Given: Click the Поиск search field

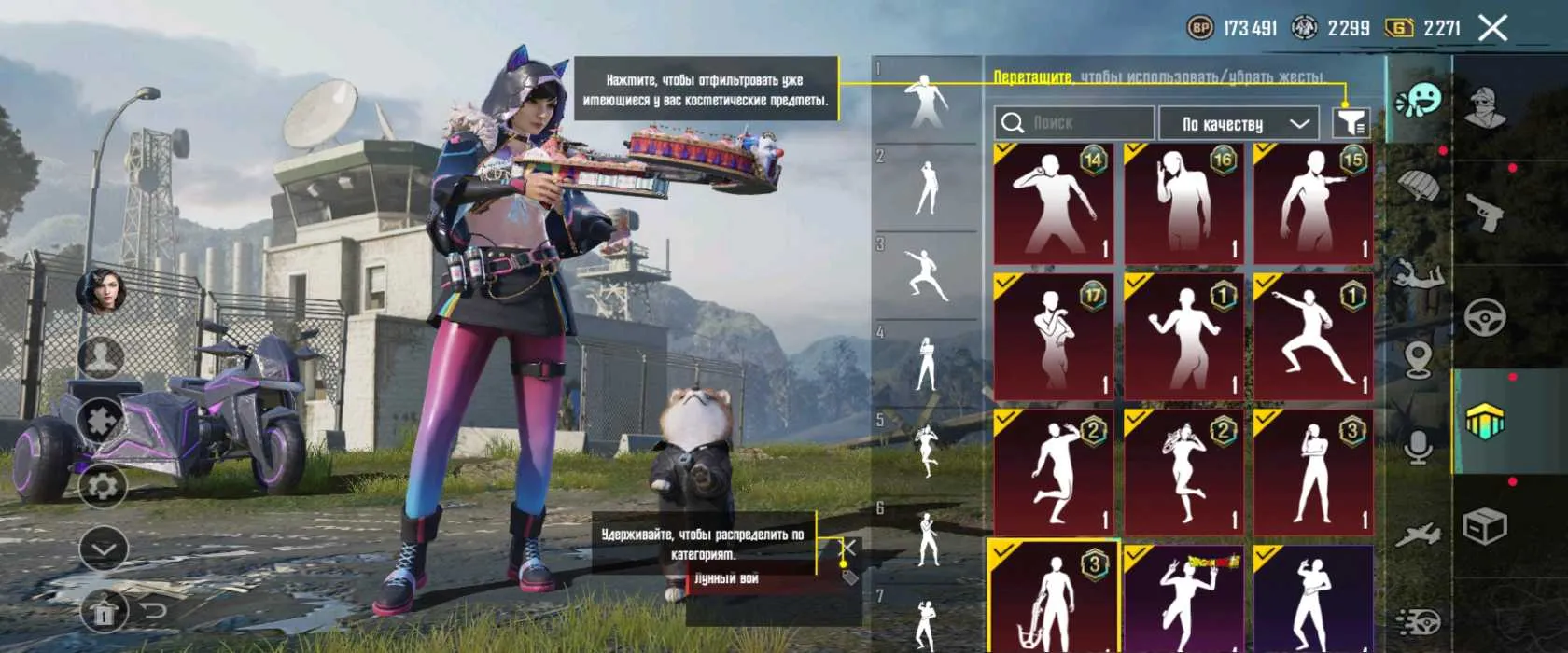Looking at the screenshot, I should click(1074, 123).
